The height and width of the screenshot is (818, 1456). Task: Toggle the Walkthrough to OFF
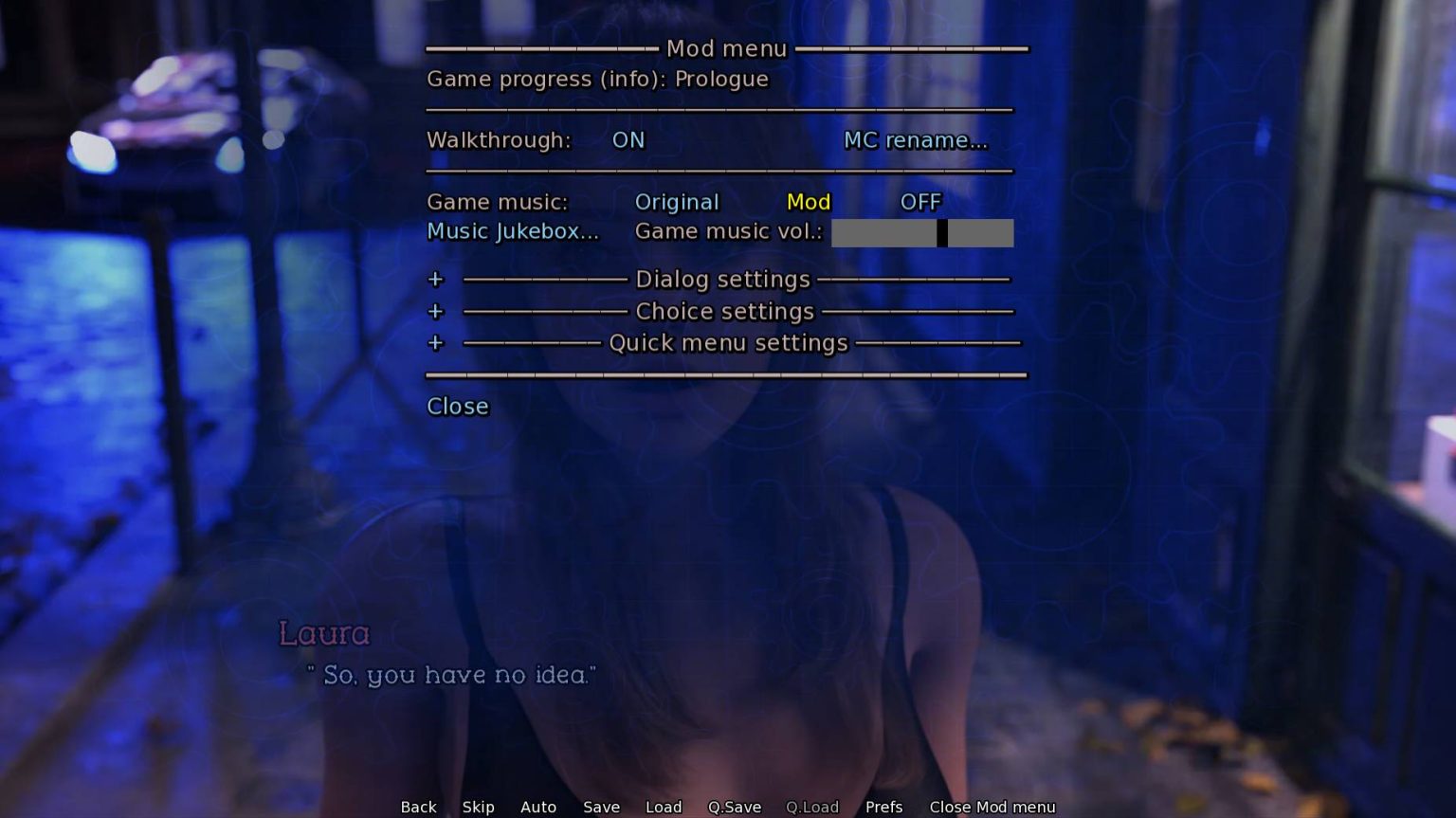pyautogui.click(x=627, y=140)
